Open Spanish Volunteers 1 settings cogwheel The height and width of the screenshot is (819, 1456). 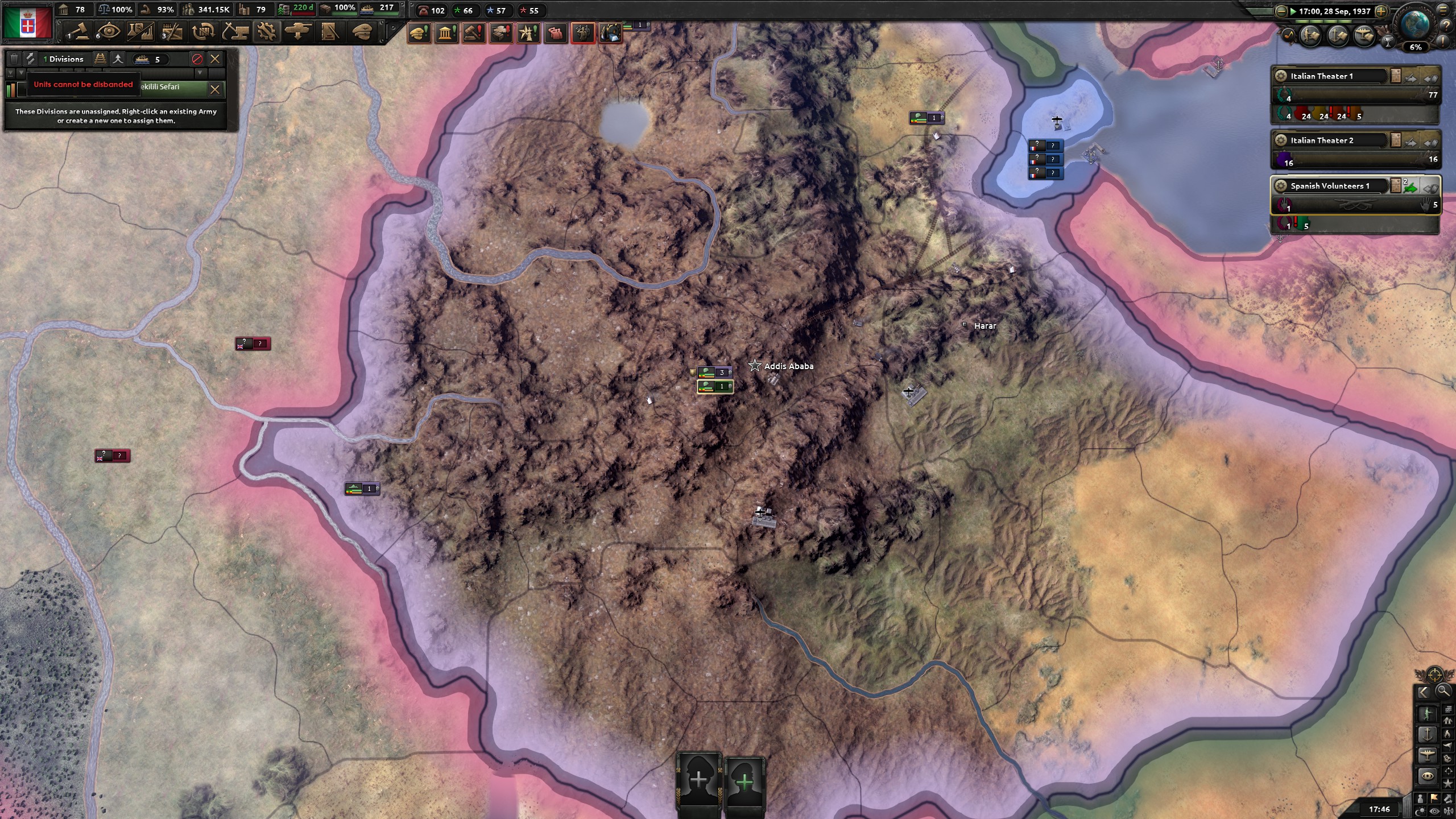tap(1281, 186)
